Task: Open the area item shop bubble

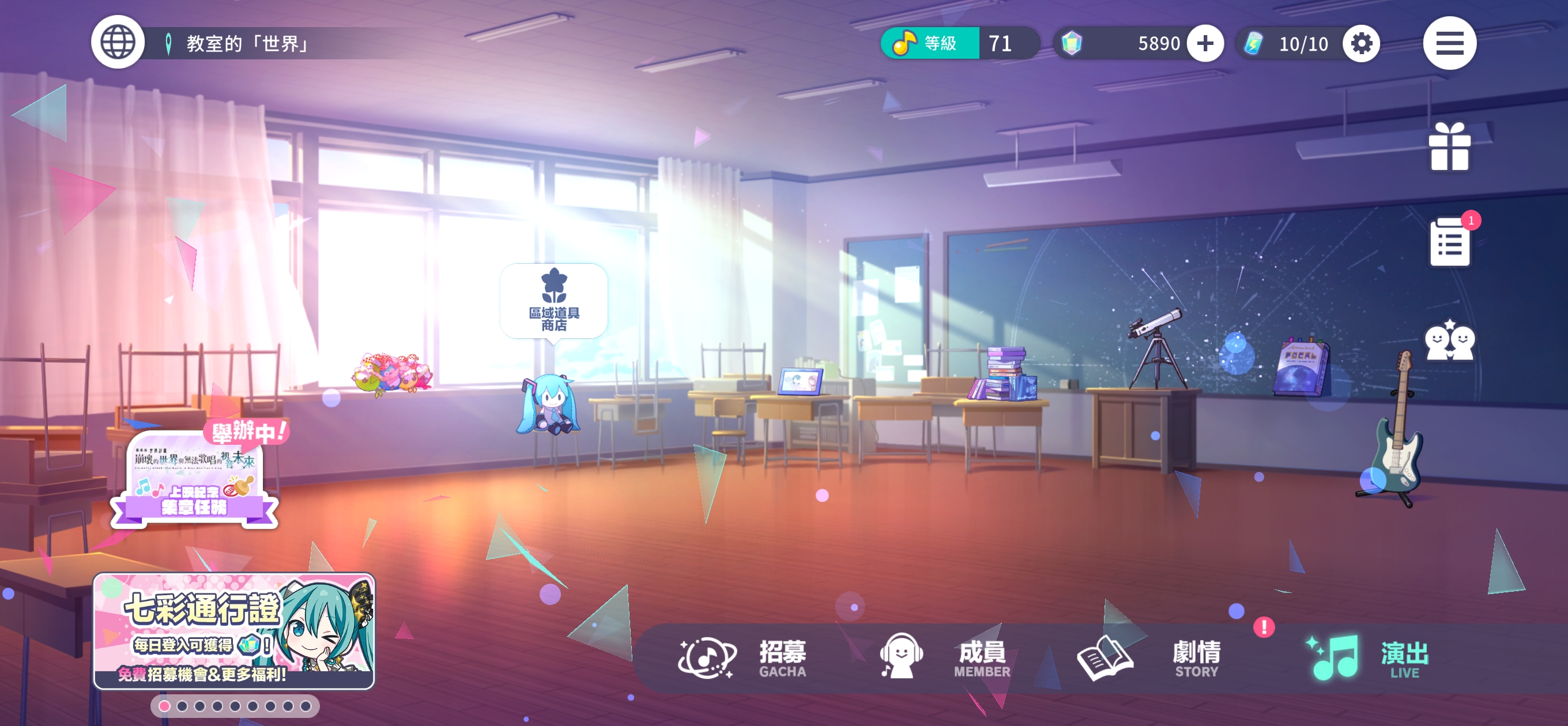Action: point(553,302)
